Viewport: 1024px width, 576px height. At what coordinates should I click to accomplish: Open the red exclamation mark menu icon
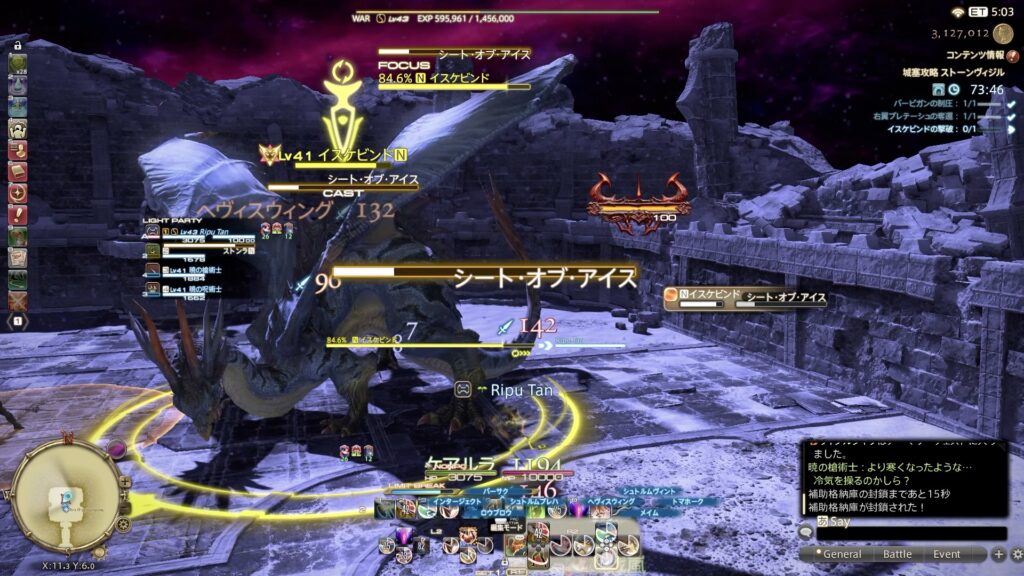[17, 213]
